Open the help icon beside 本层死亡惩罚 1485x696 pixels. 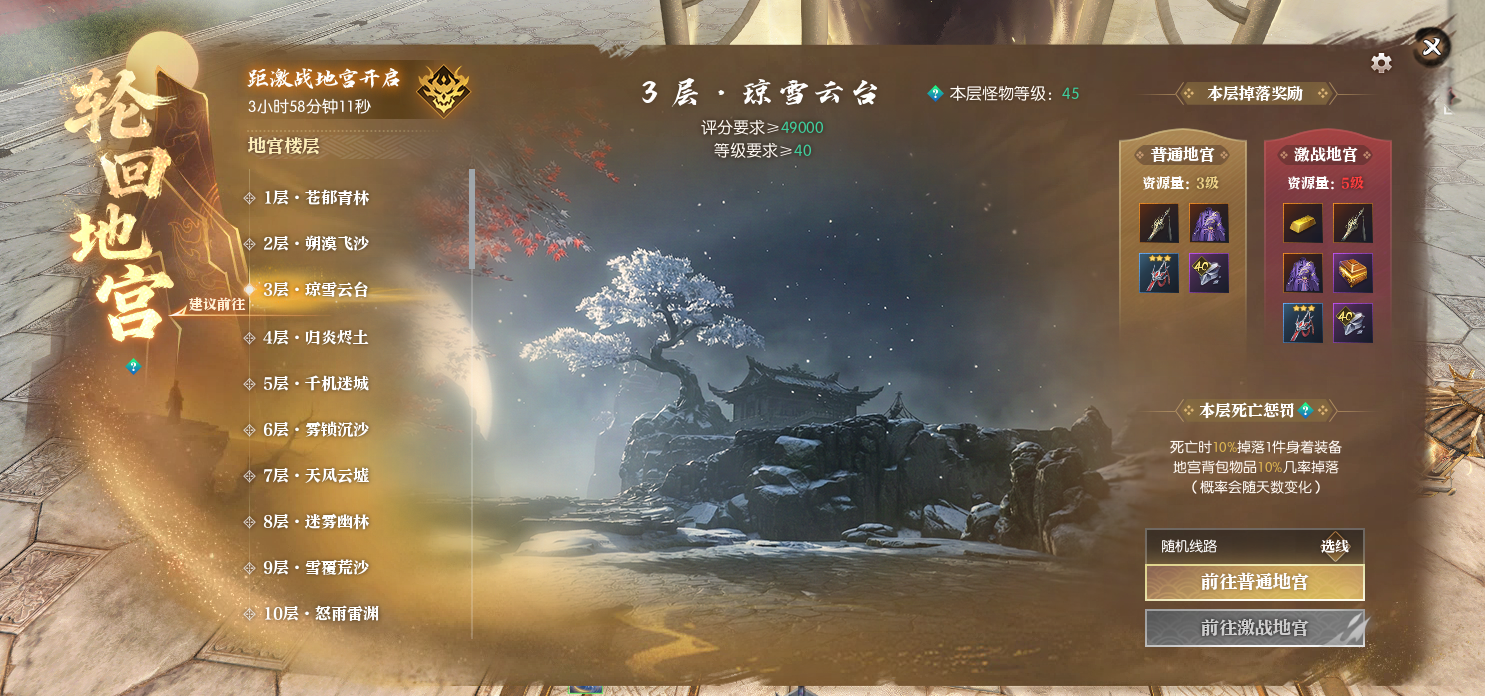tap(1305, 410)
